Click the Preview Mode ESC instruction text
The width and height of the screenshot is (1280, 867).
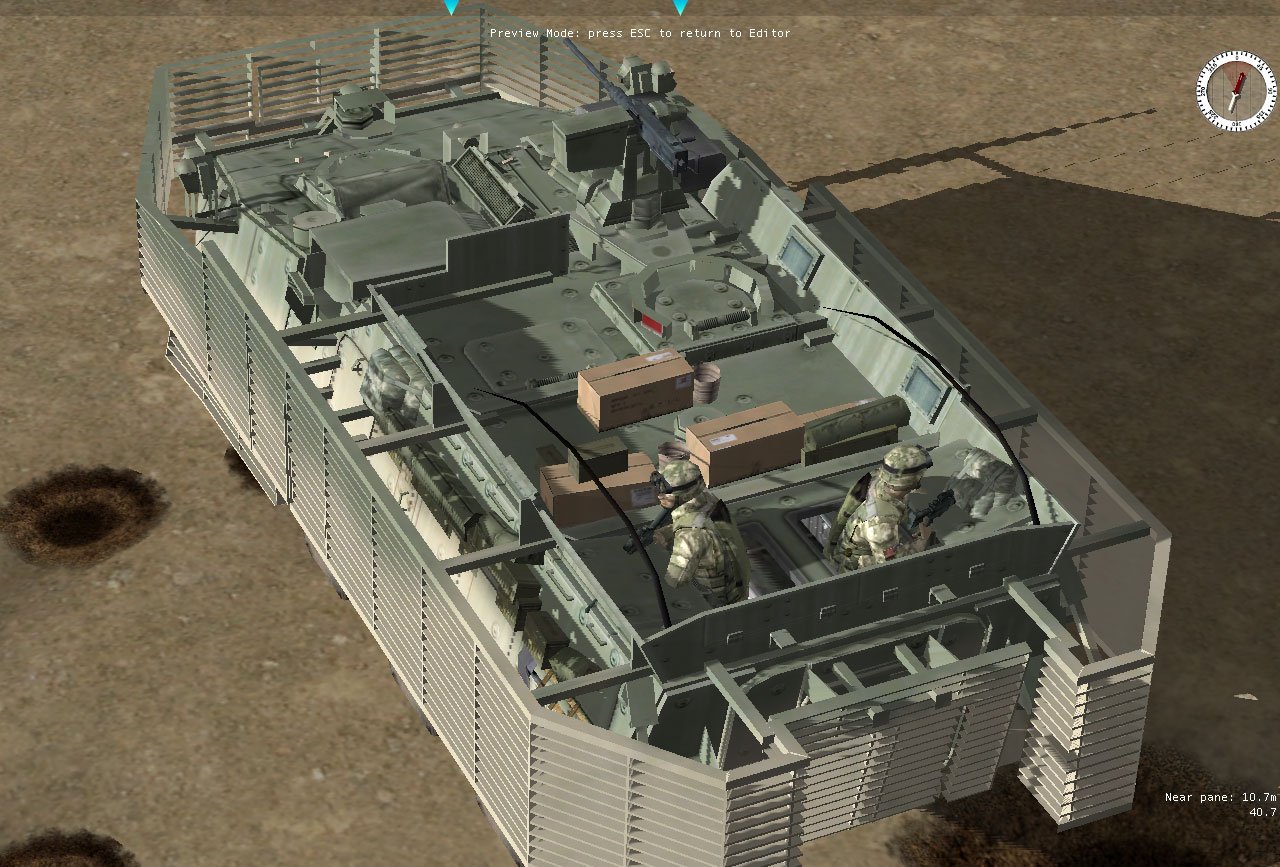point(639,33)
